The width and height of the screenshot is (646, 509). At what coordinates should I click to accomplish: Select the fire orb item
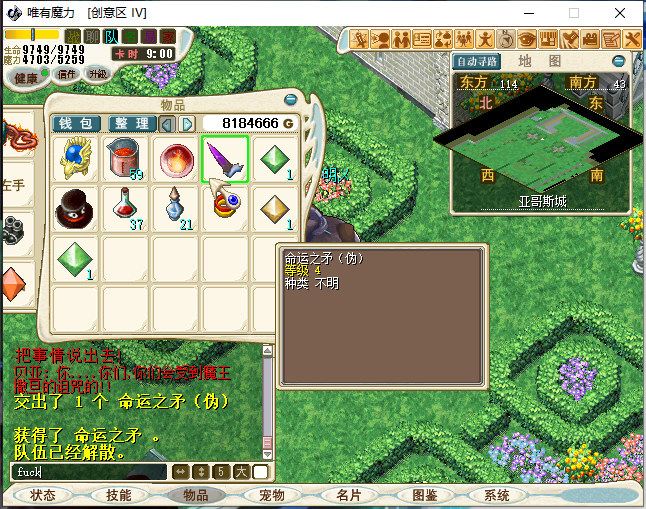[175, 160]
